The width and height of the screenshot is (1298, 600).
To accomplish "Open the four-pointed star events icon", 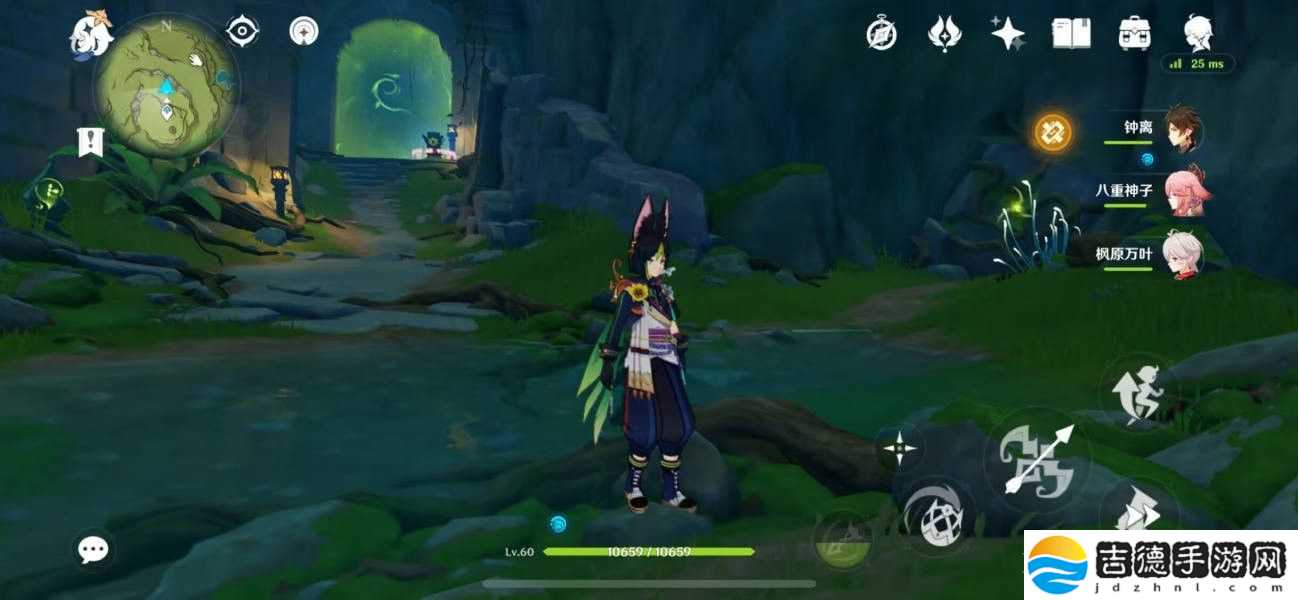I will click(x=1007, y=34).
